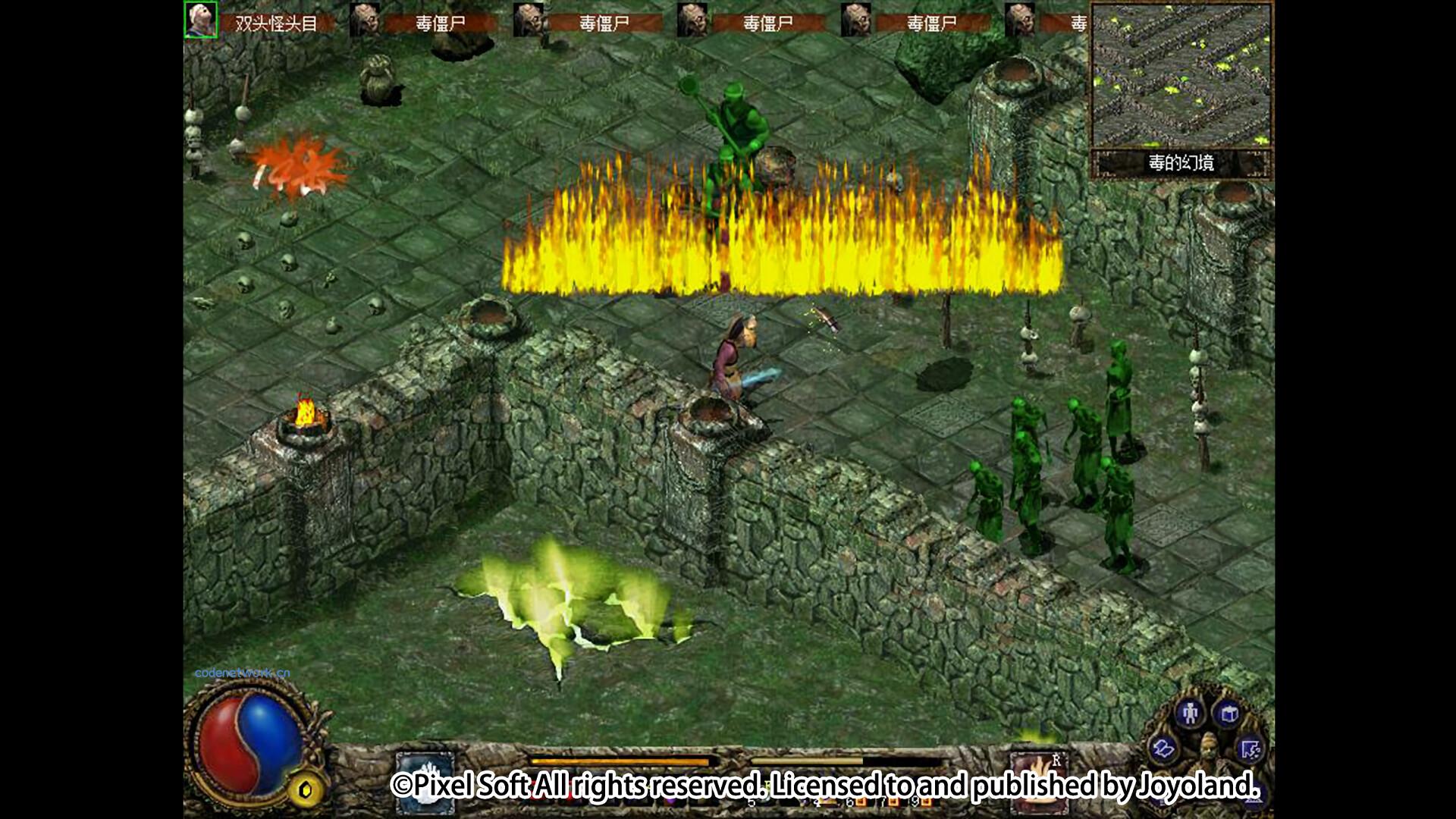The width and height of the screenshot is (1456, 819).
Task: Click the rightmost 毒僵尸 enemy portrait
Action: tap(1020, 19)
